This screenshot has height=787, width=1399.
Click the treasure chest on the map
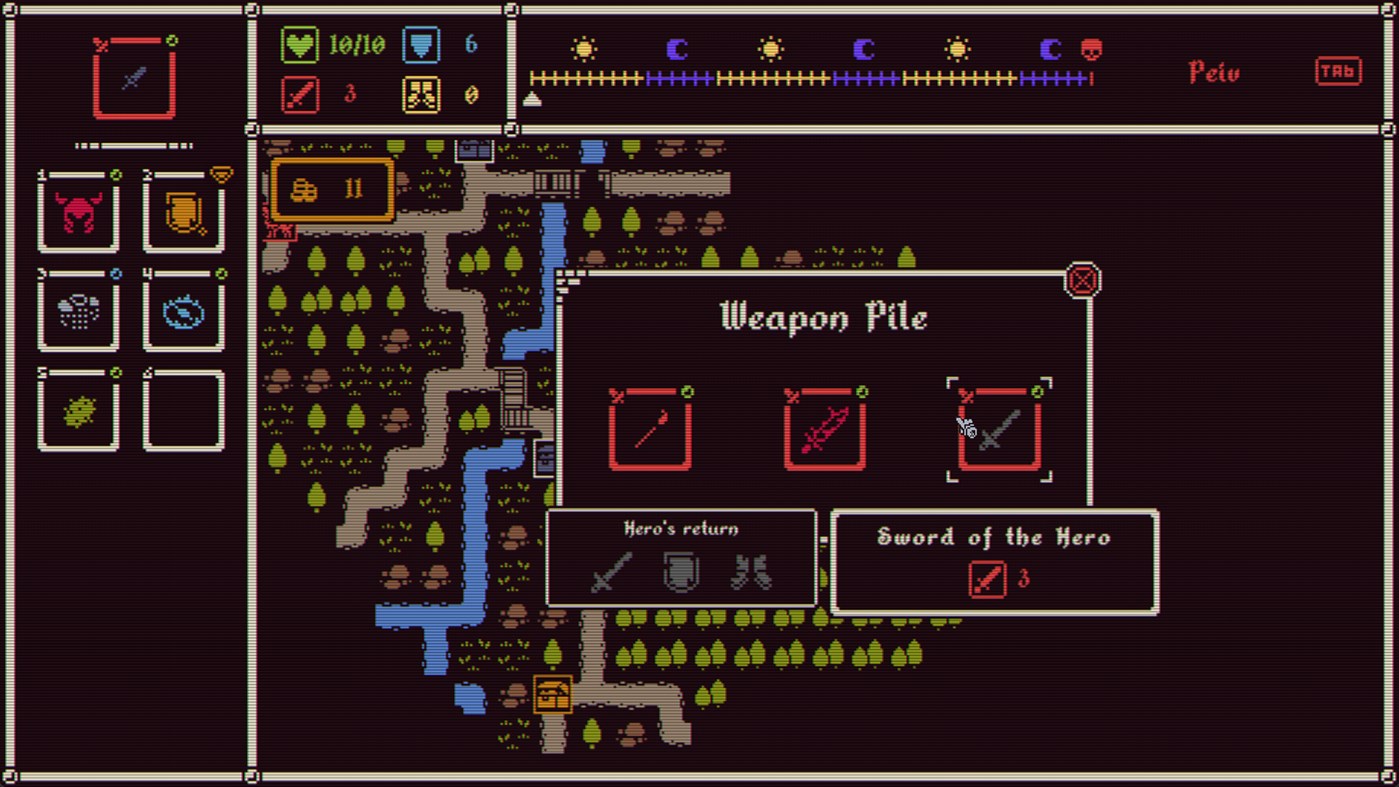pos(554,694)
